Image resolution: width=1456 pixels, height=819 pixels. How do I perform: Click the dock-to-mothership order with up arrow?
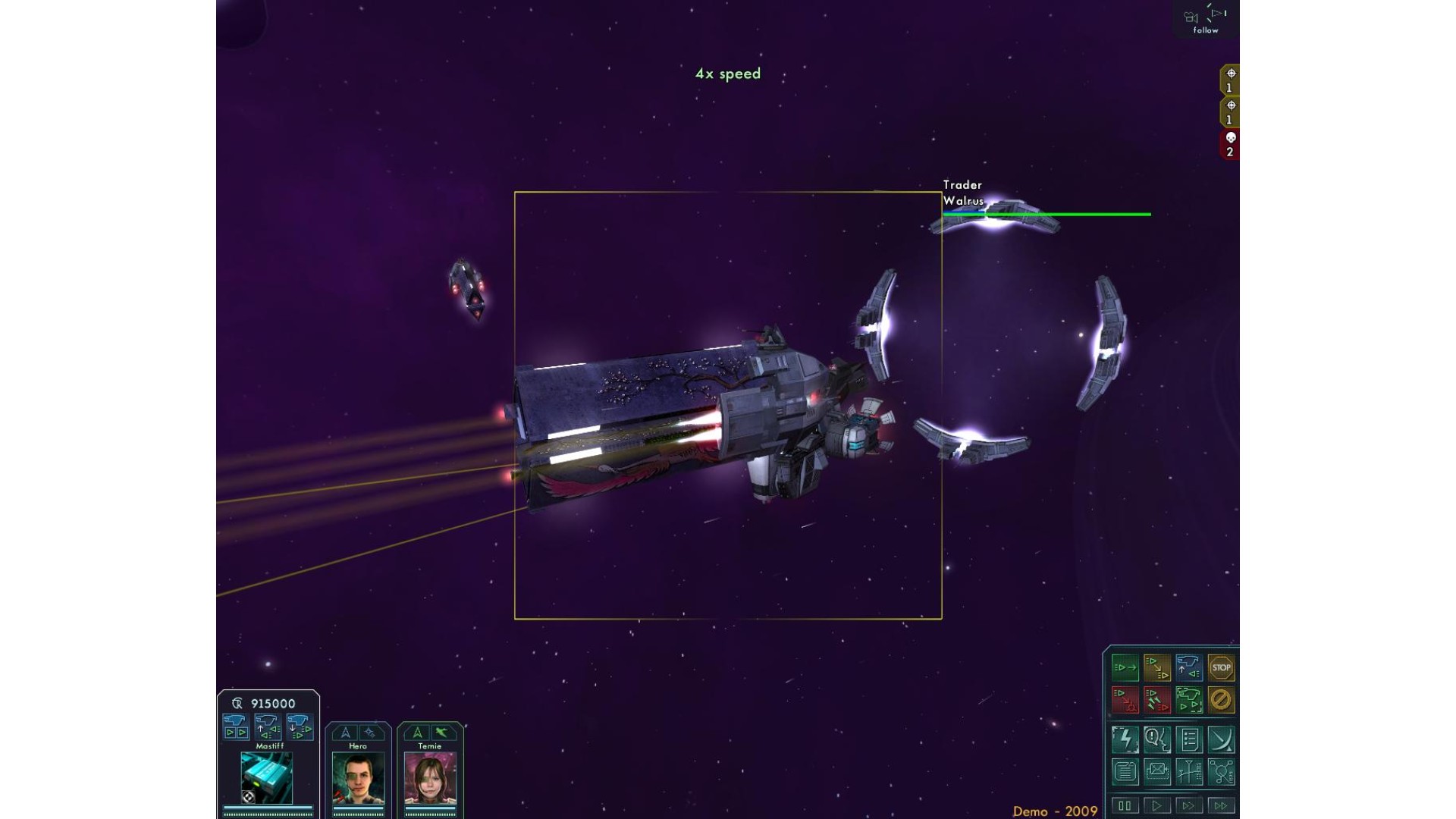[1189, 668]
